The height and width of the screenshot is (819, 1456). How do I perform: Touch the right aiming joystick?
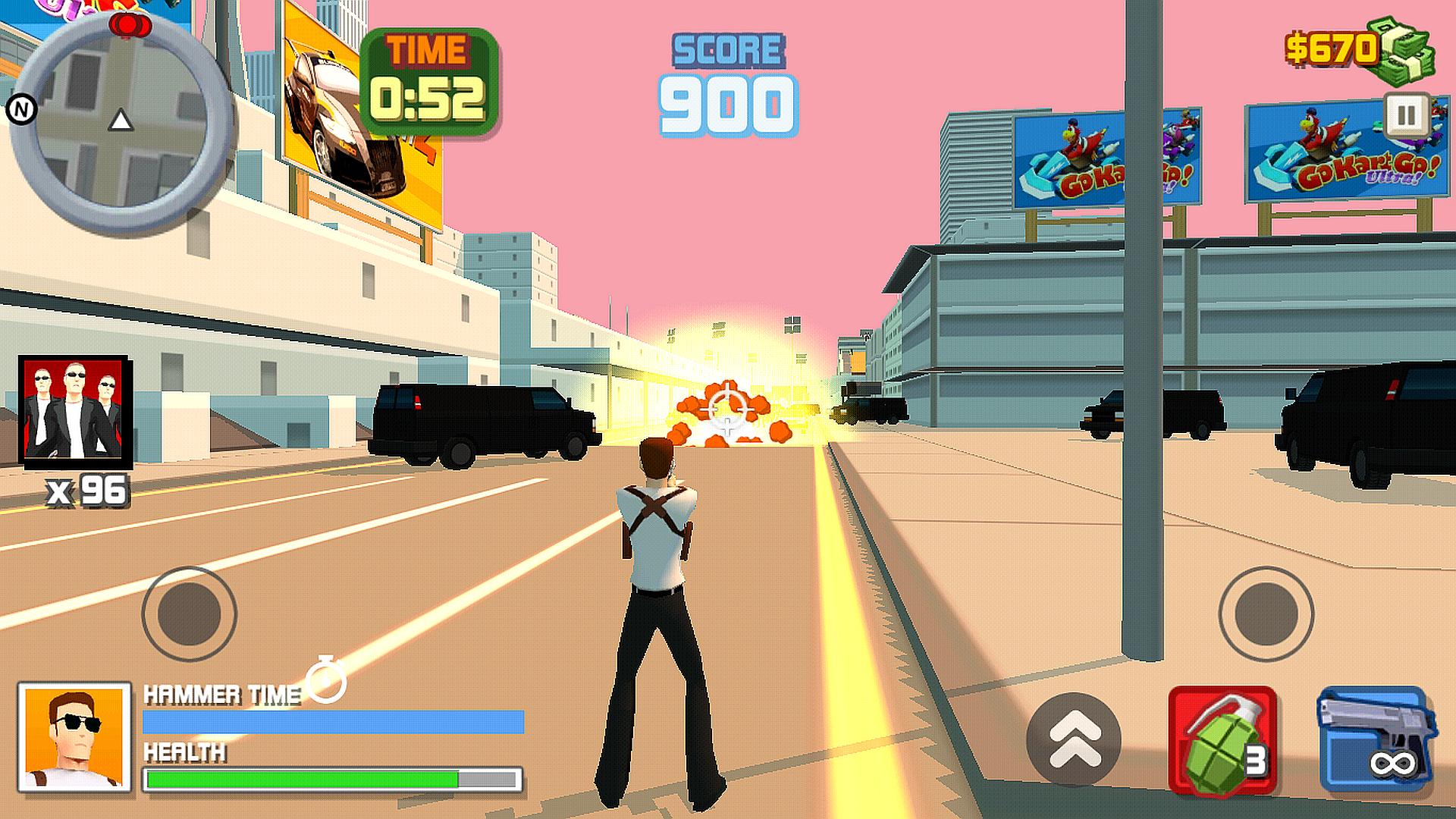click(x=1266, y=613)
